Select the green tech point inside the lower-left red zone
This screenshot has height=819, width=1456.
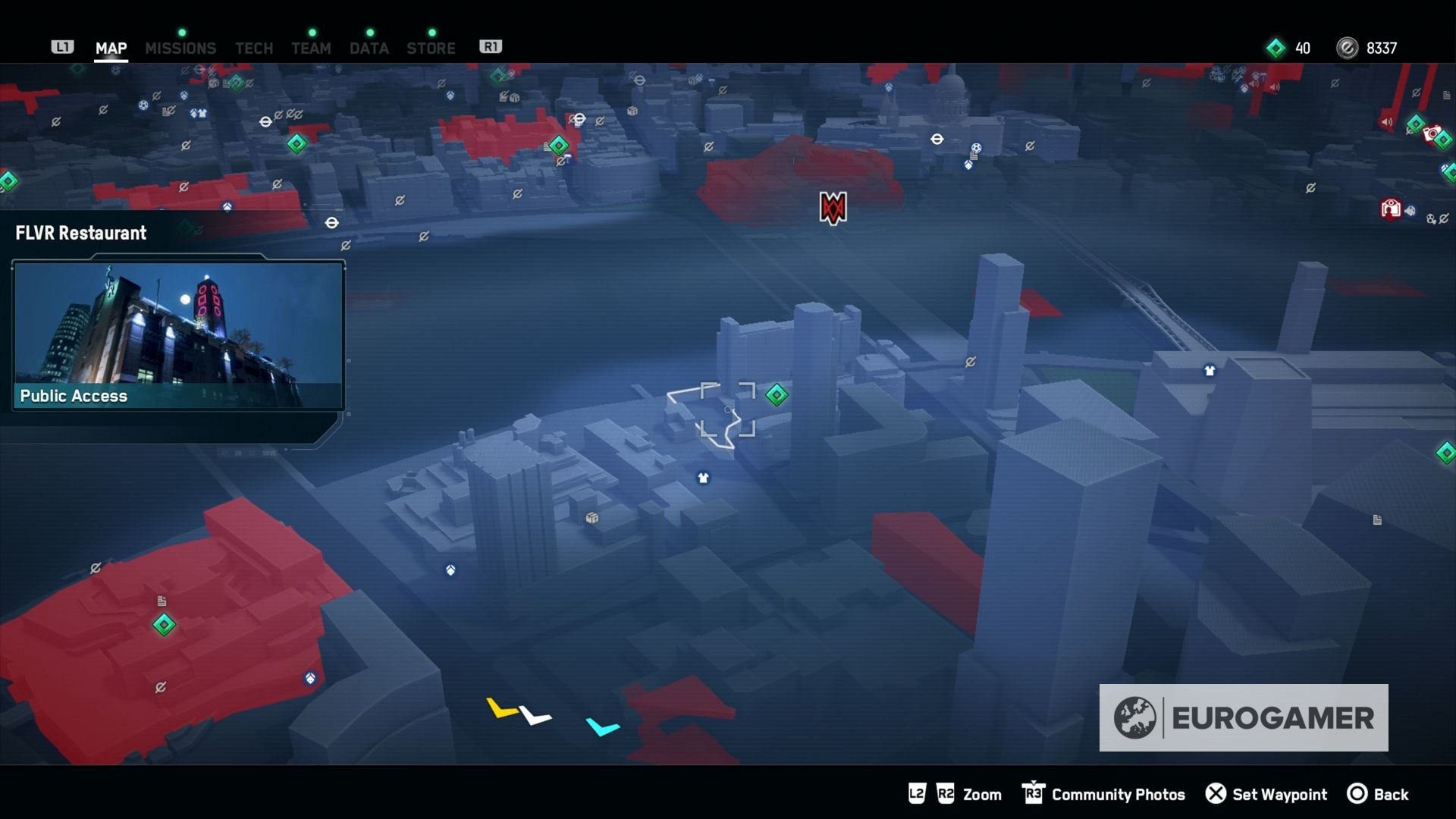[x=165, y=626]
